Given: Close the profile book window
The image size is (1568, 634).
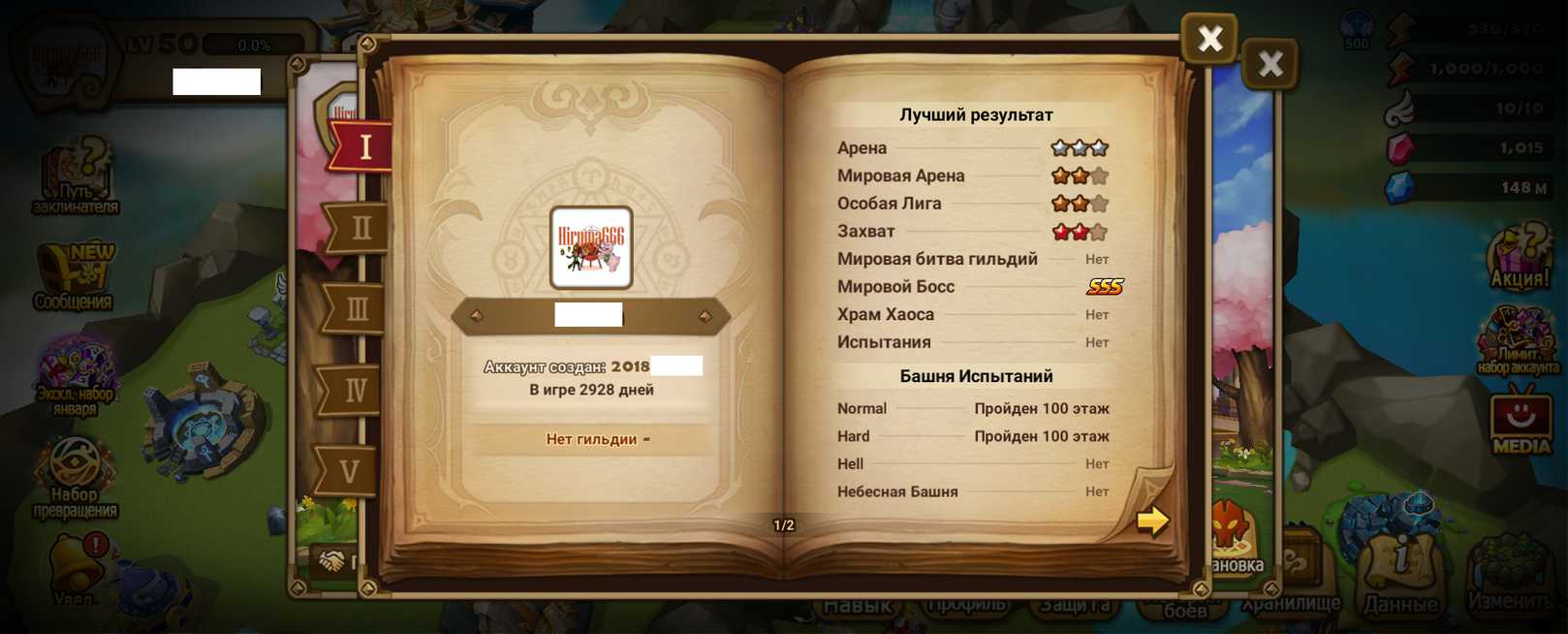Looking at the screenshot, I should [1209, 39].
